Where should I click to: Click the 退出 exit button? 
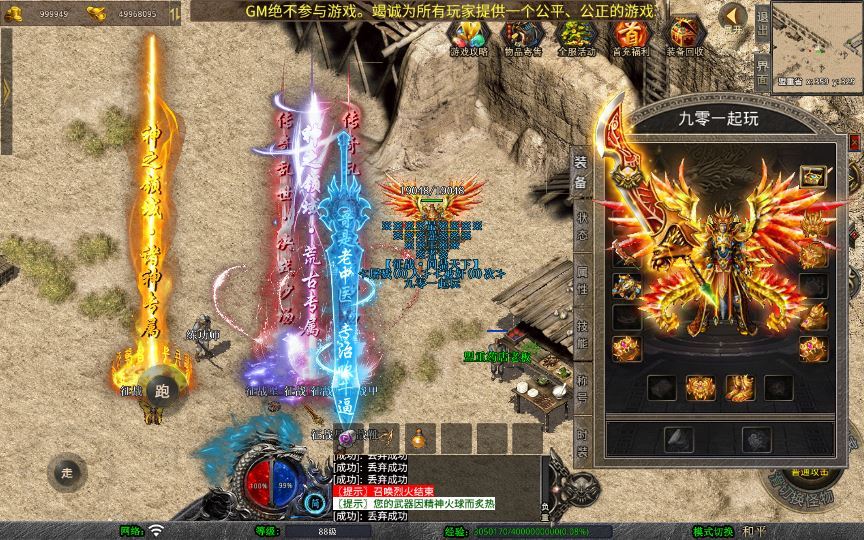[x=763, y=20]
